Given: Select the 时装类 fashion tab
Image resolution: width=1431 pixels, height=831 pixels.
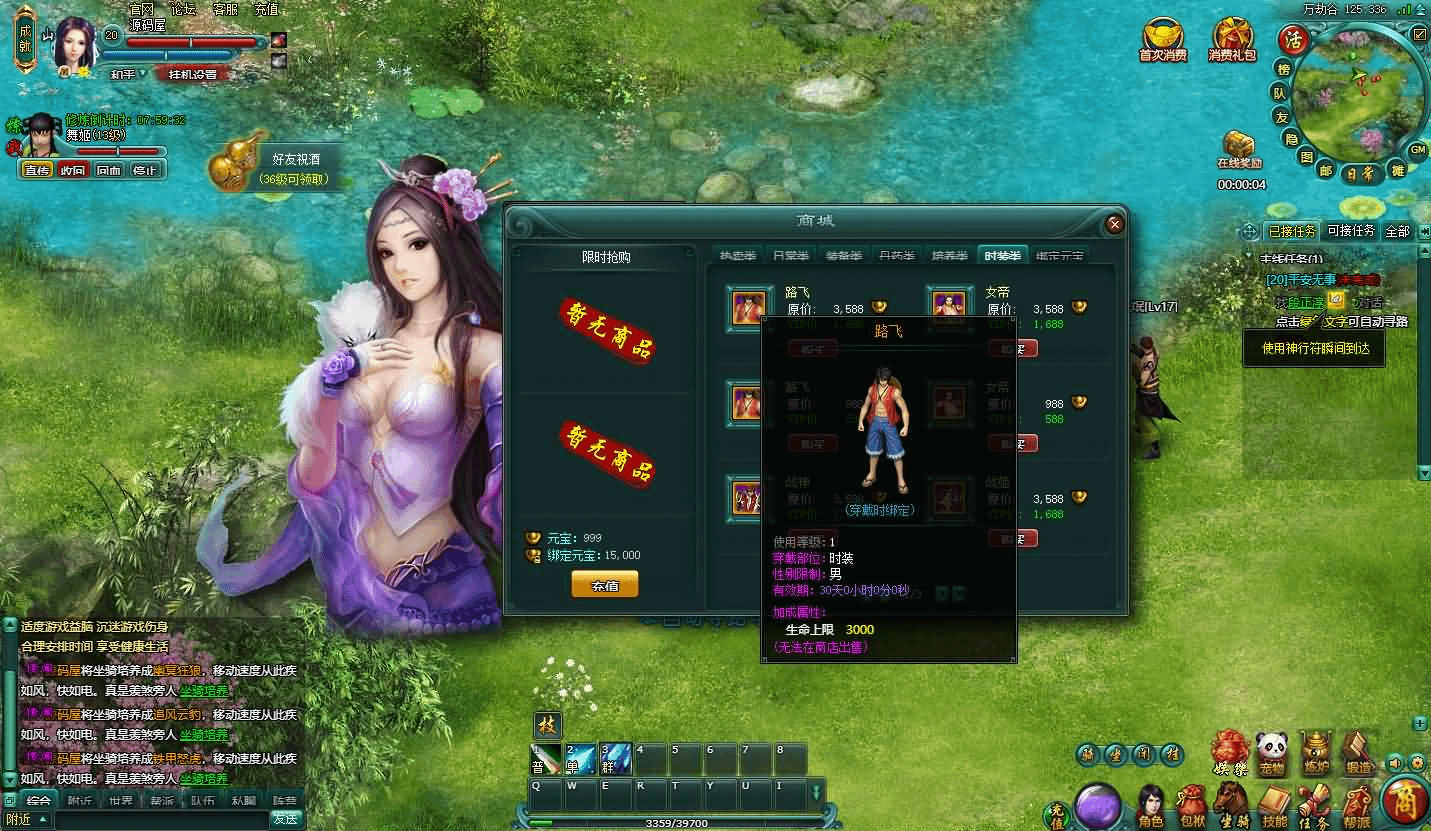Looking at the screenshot, I should point(1002,256).
